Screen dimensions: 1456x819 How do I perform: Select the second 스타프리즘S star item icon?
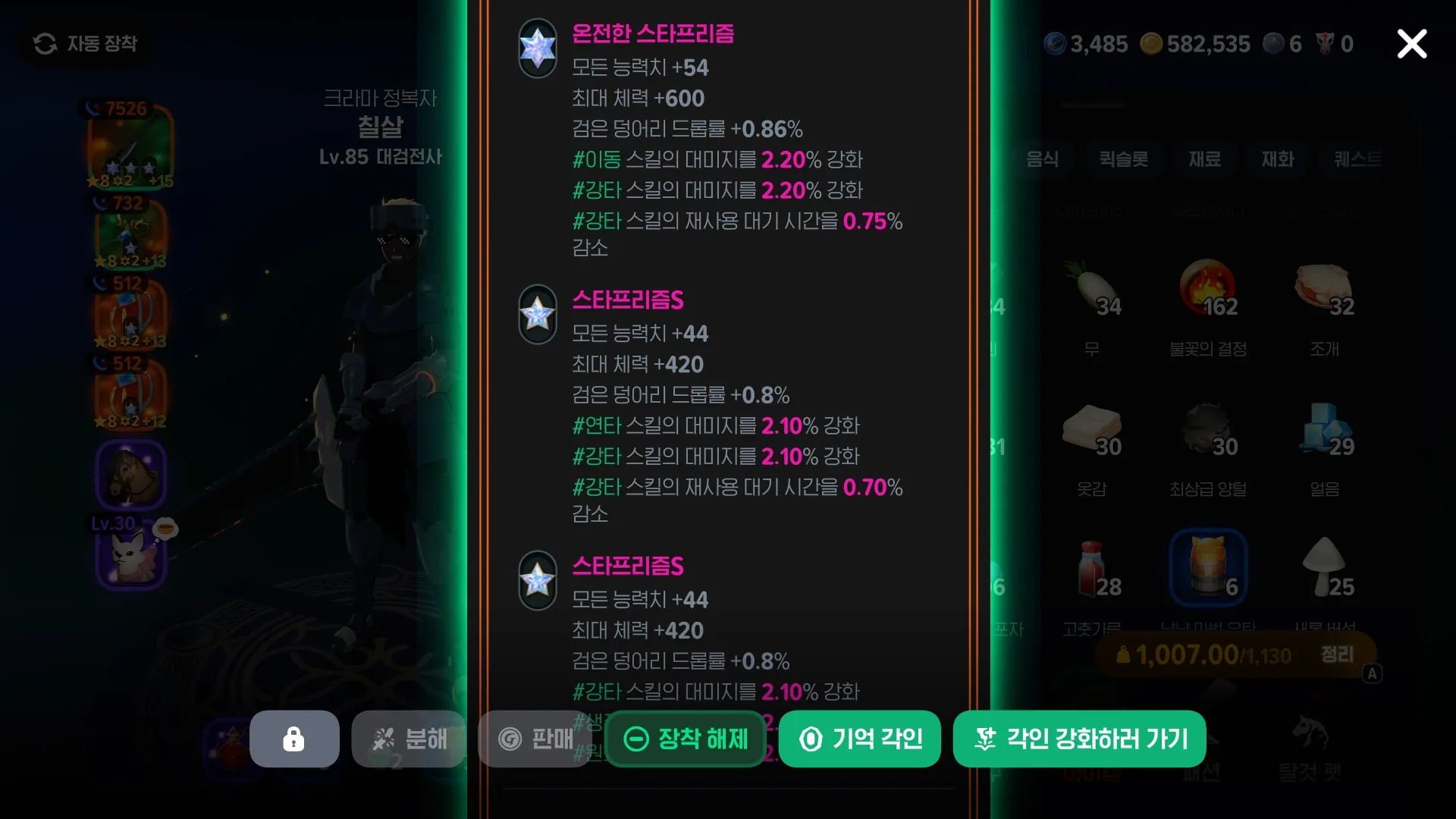pyautogui.click(x=538, y=580)
